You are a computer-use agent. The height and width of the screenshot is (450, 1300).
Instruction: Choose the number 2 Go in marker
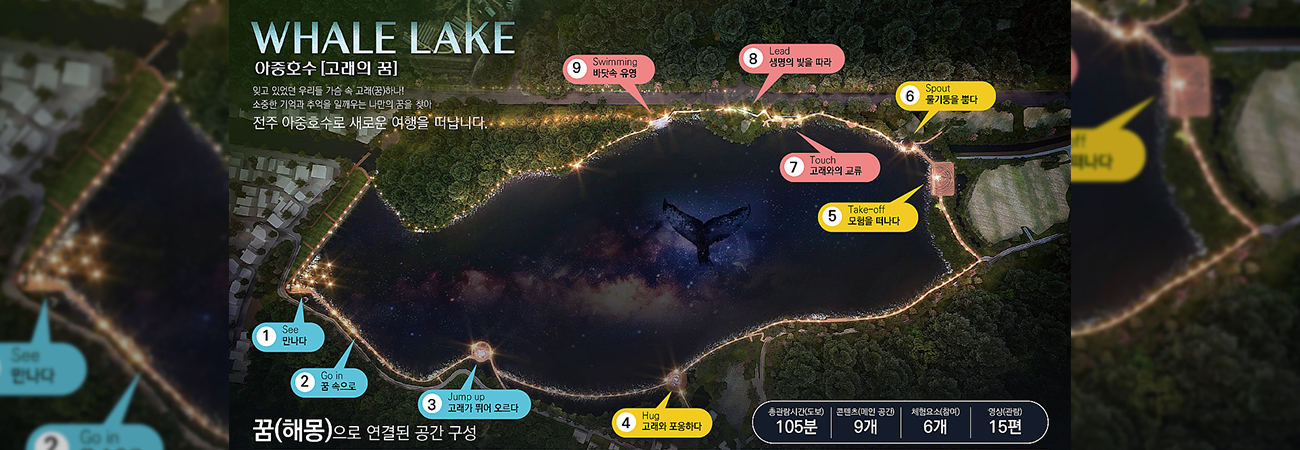click(x=327, y=381)
